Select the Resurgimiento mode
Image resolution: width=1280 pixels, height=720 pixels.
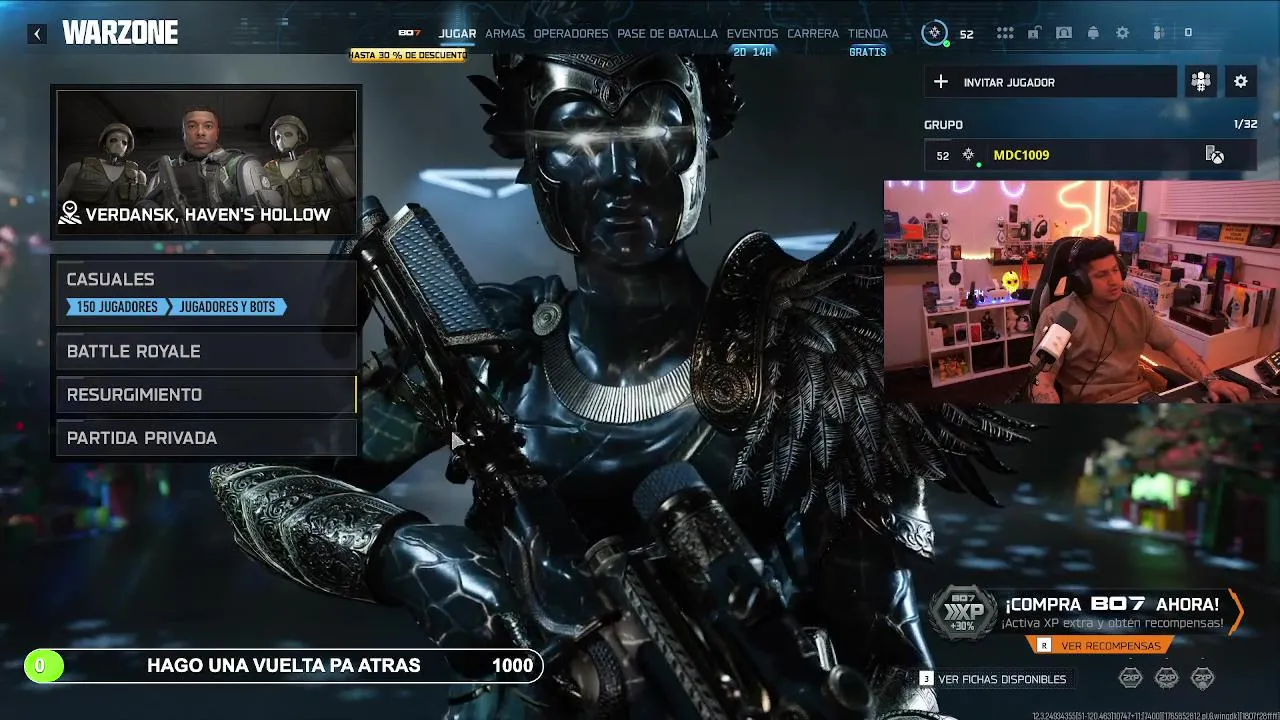click(x=206, y=395)
